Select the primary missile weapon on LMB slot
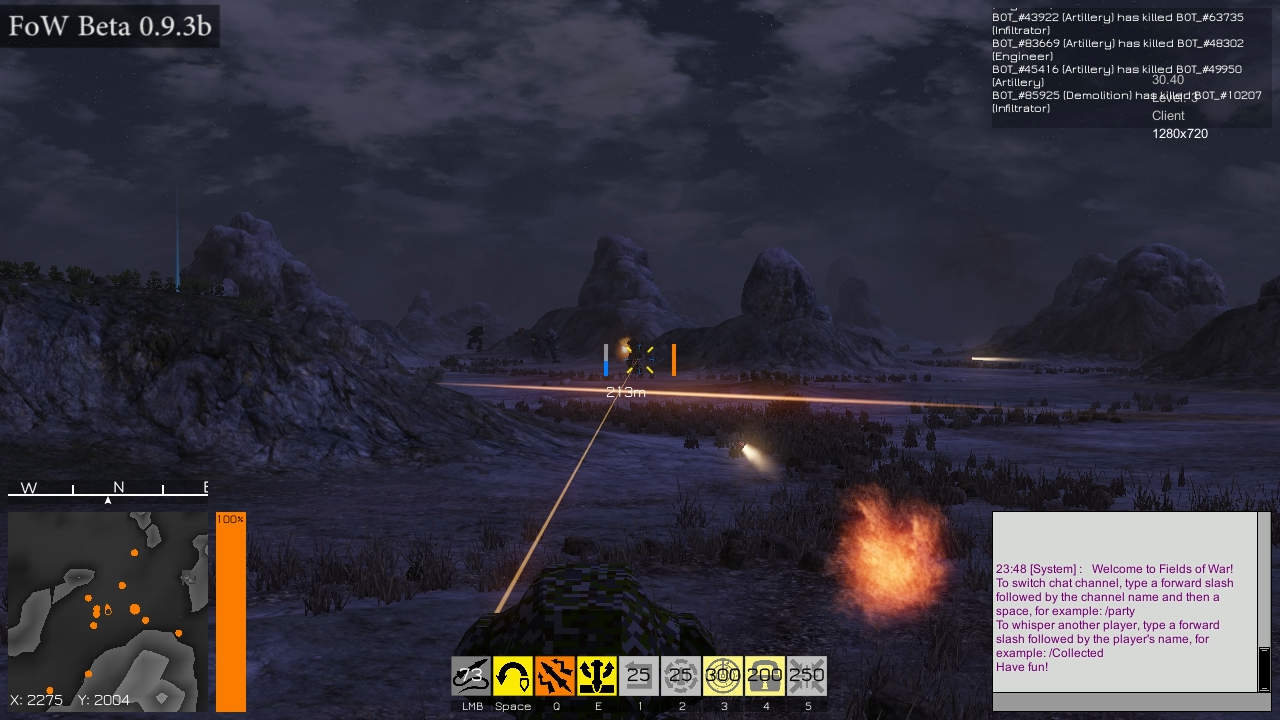The width and height of the screenshot is (1280, 720). tap(468, 675)
